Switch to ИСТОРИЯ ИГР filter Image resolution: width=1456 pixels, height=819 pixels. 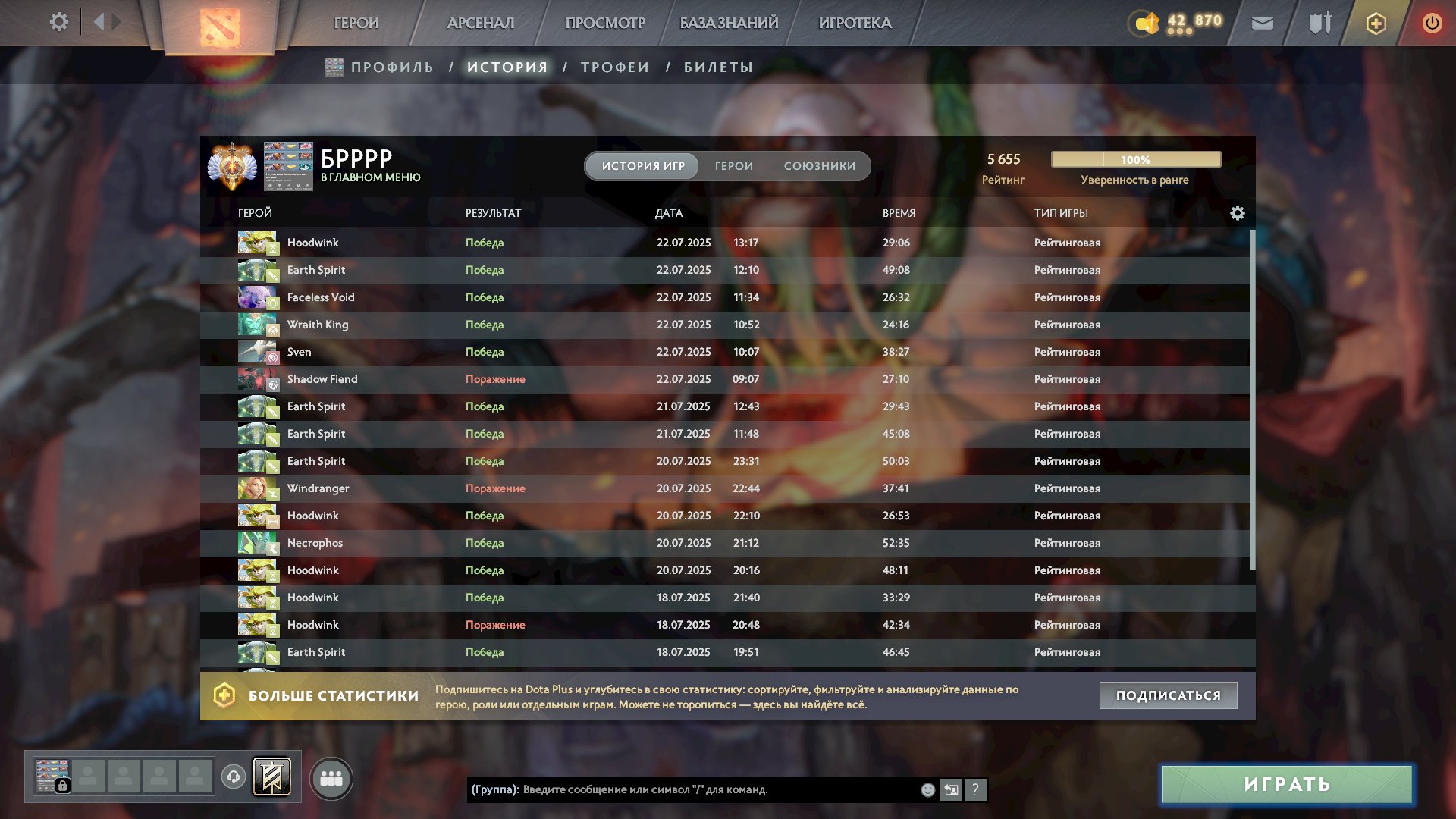point(641,165)
